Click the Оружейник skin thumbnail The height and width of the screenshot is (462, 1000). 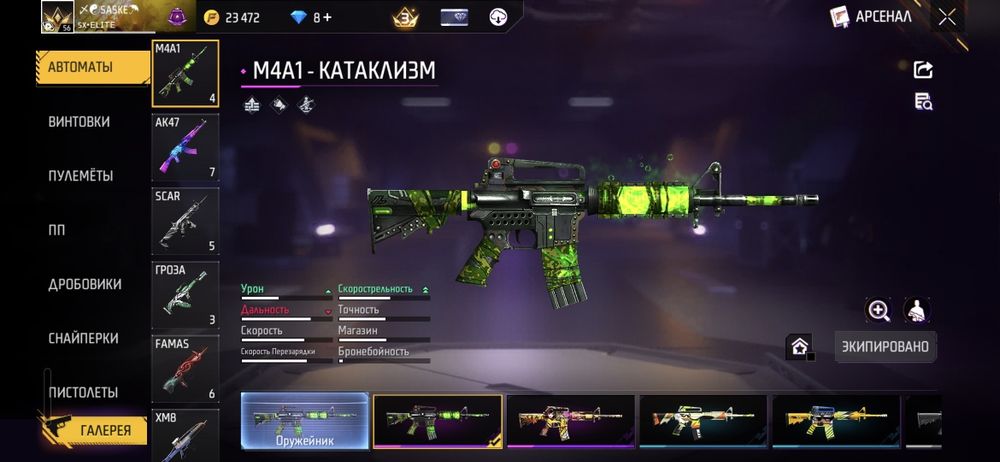coord(305,422)
